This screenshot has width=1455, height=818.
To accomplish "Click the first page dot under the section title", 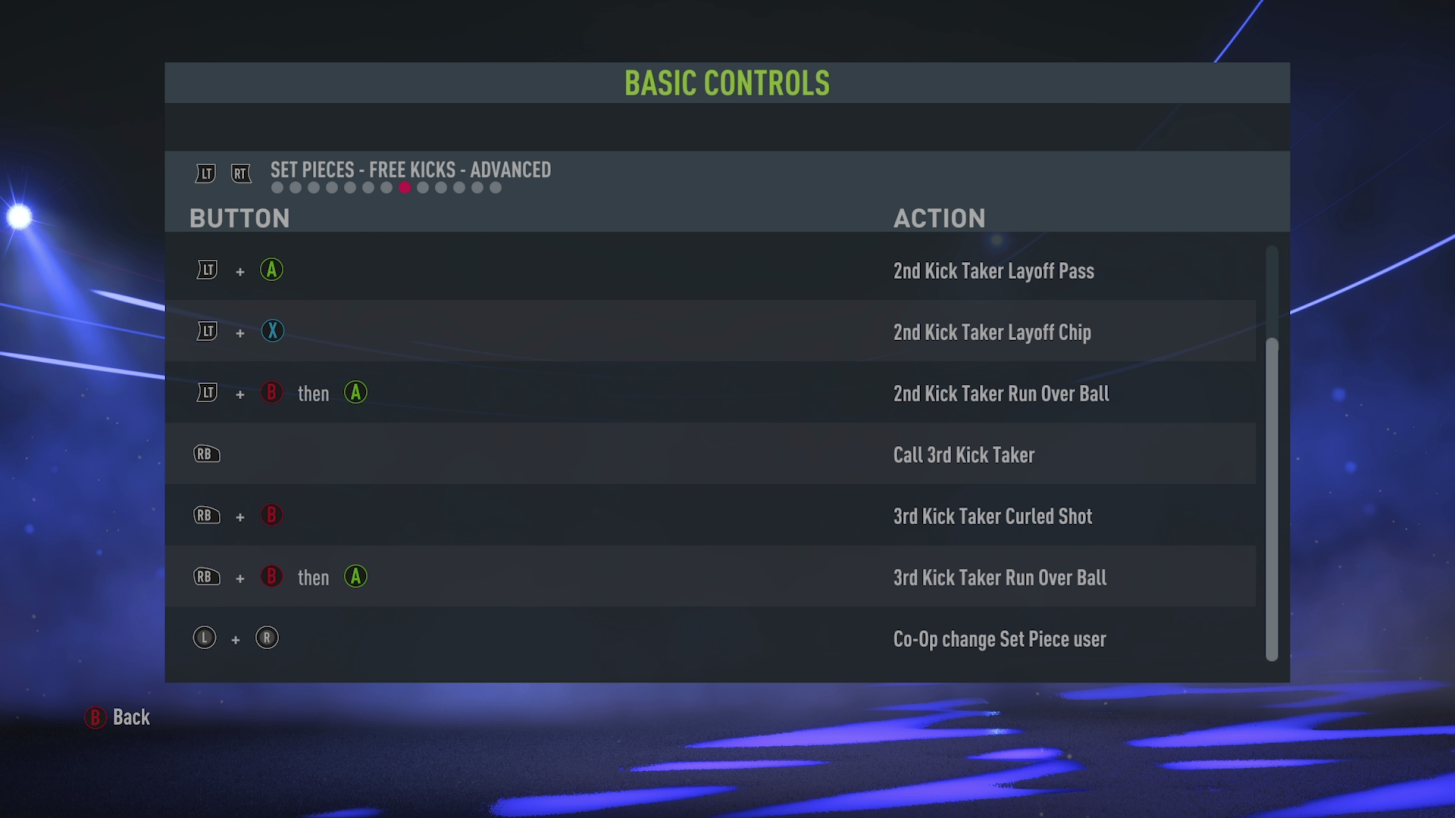I will click(276, 187).
